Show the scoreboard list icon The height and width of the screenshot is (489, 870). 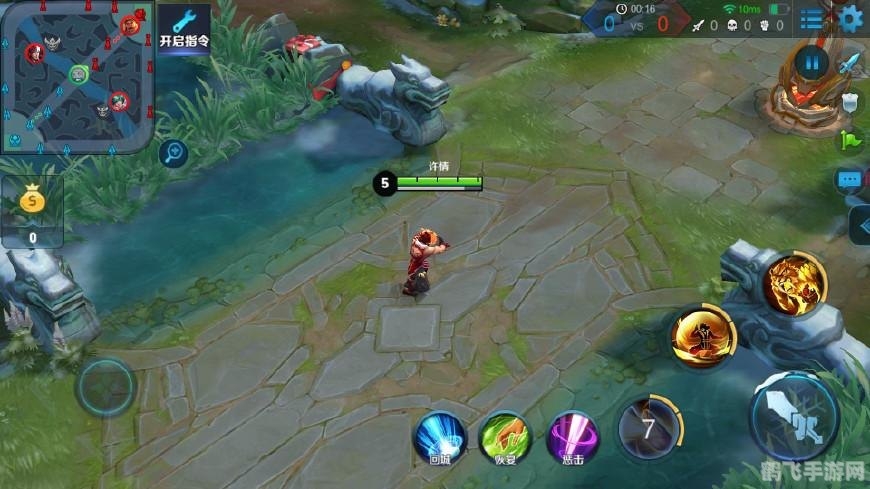point(812,19)
